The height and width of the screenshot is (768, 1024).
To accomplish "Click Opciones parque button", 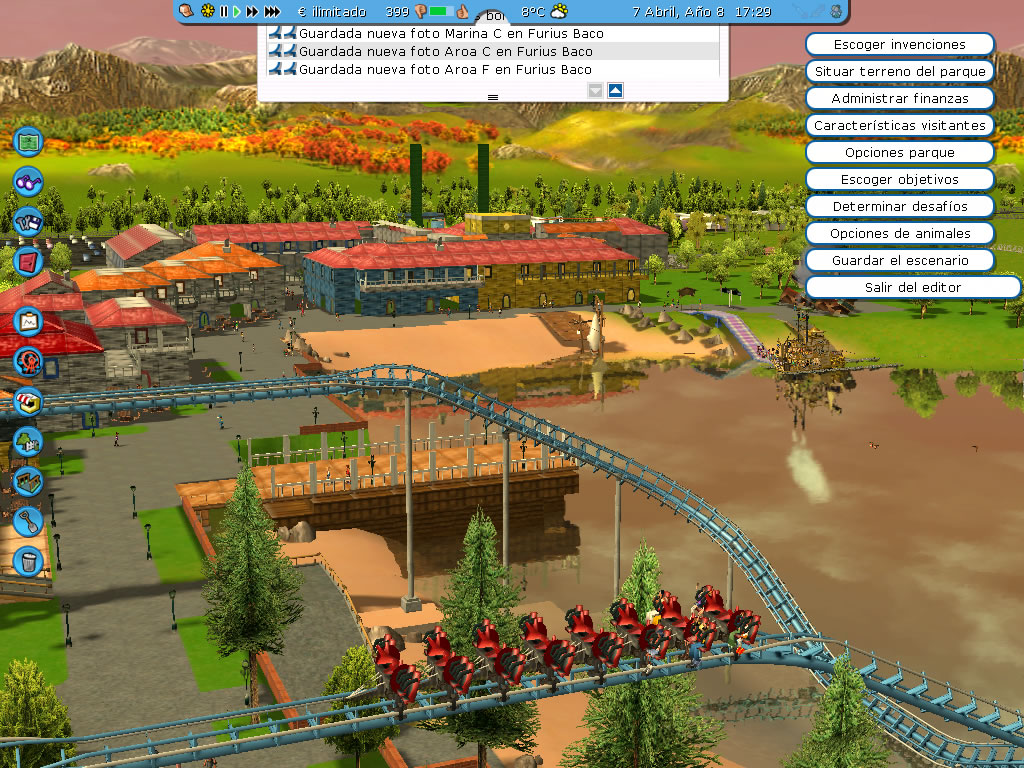I will tap(899, 153).
